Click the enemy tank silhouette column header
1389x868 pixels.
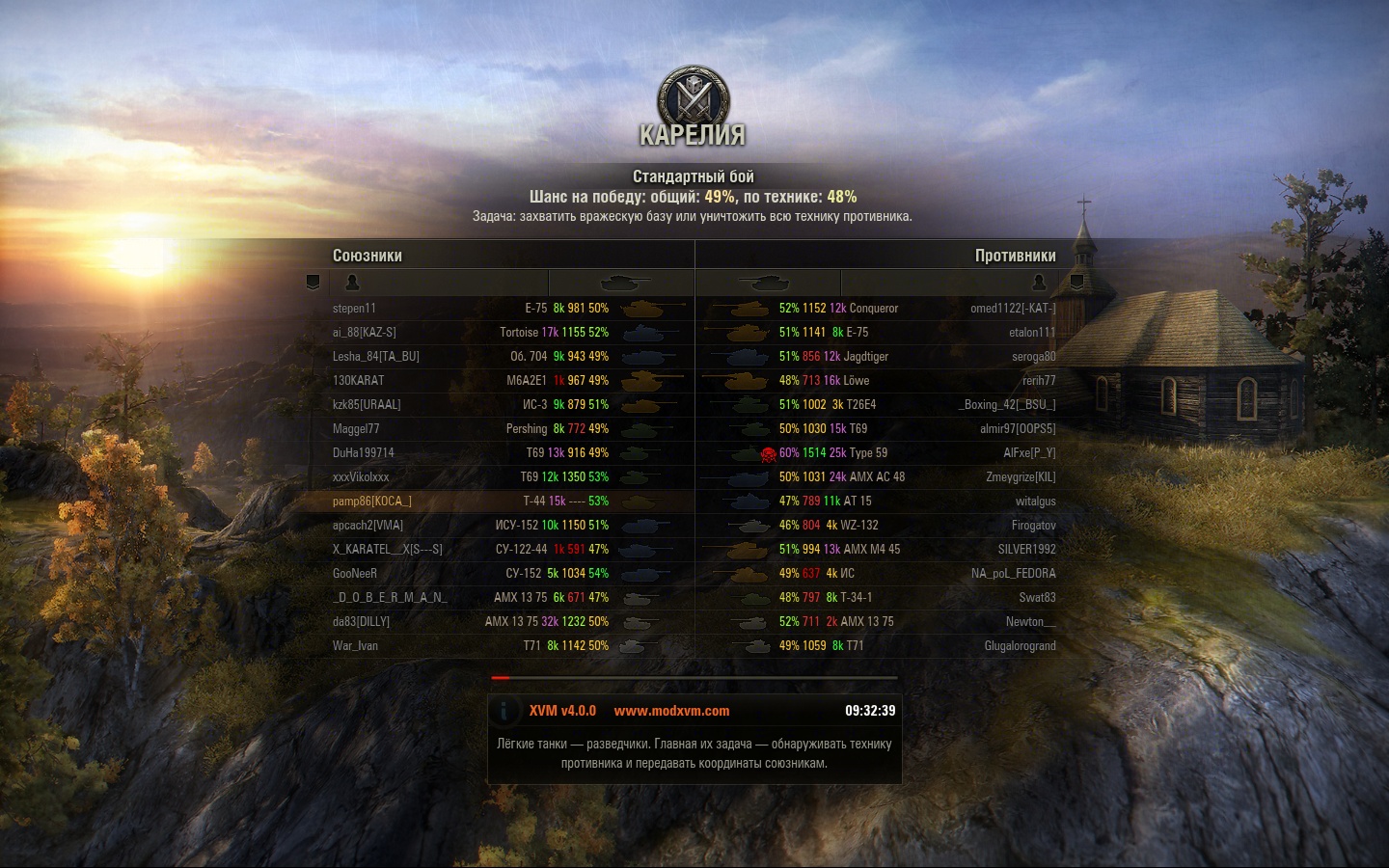coord(764,283)
